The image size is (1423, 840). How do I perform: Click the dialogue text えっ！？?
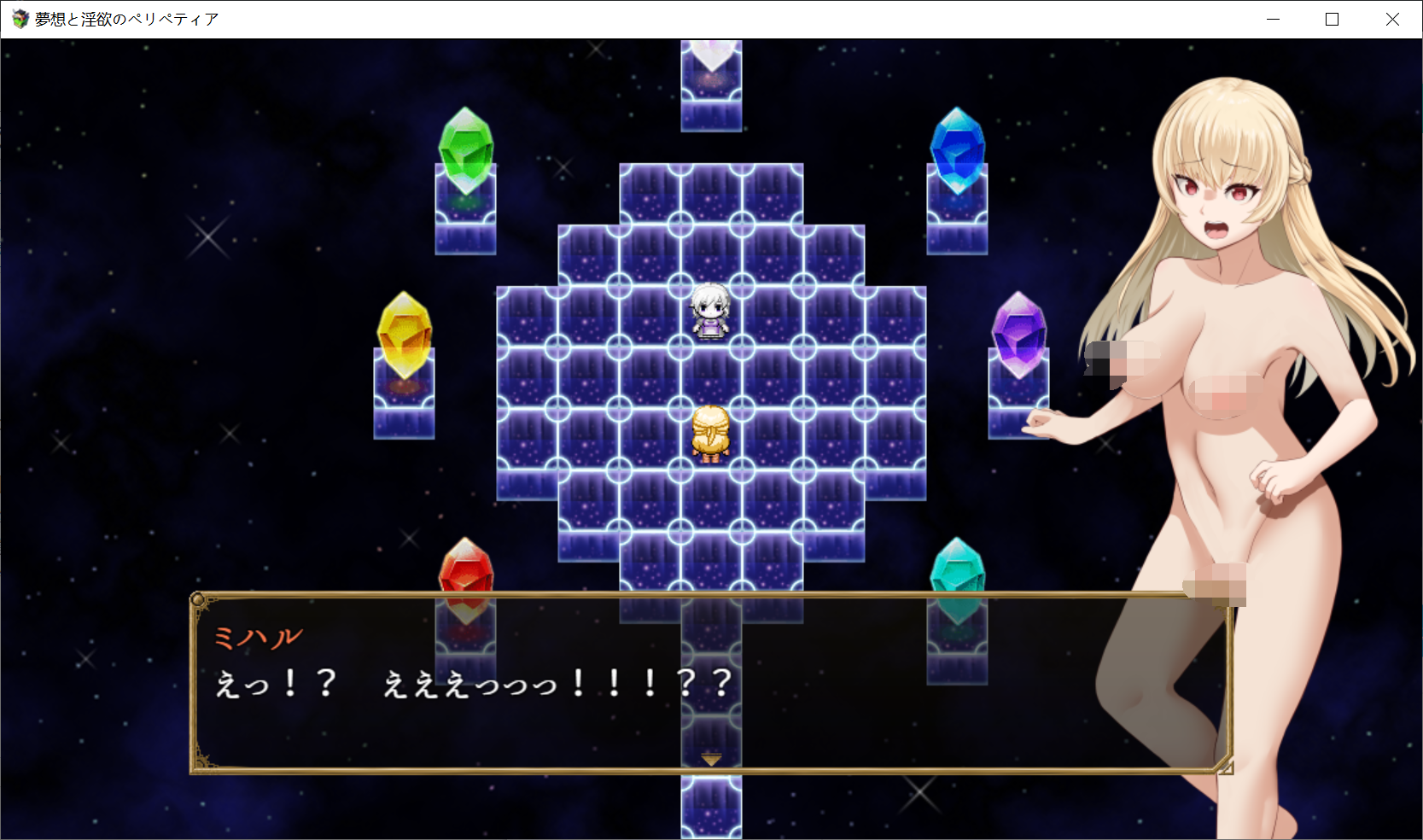(273, 681)
